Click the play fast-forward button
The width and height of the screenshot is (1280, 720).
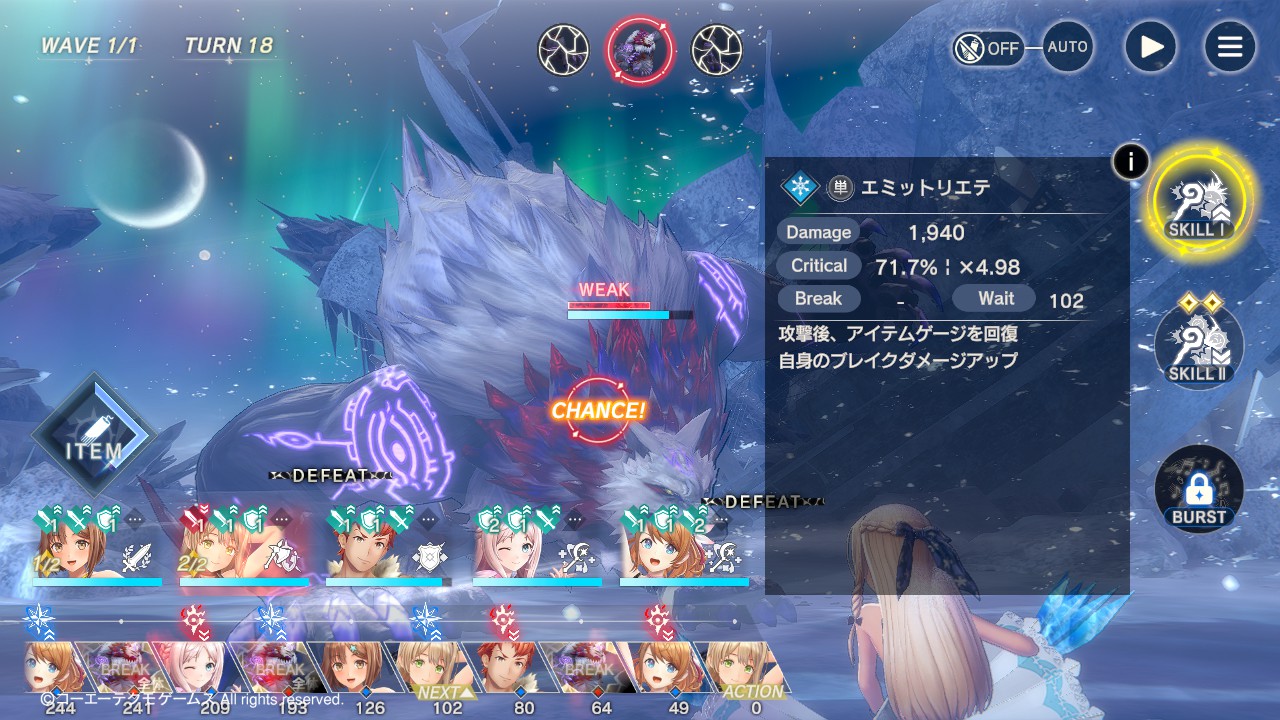[x=1150, y=47]
